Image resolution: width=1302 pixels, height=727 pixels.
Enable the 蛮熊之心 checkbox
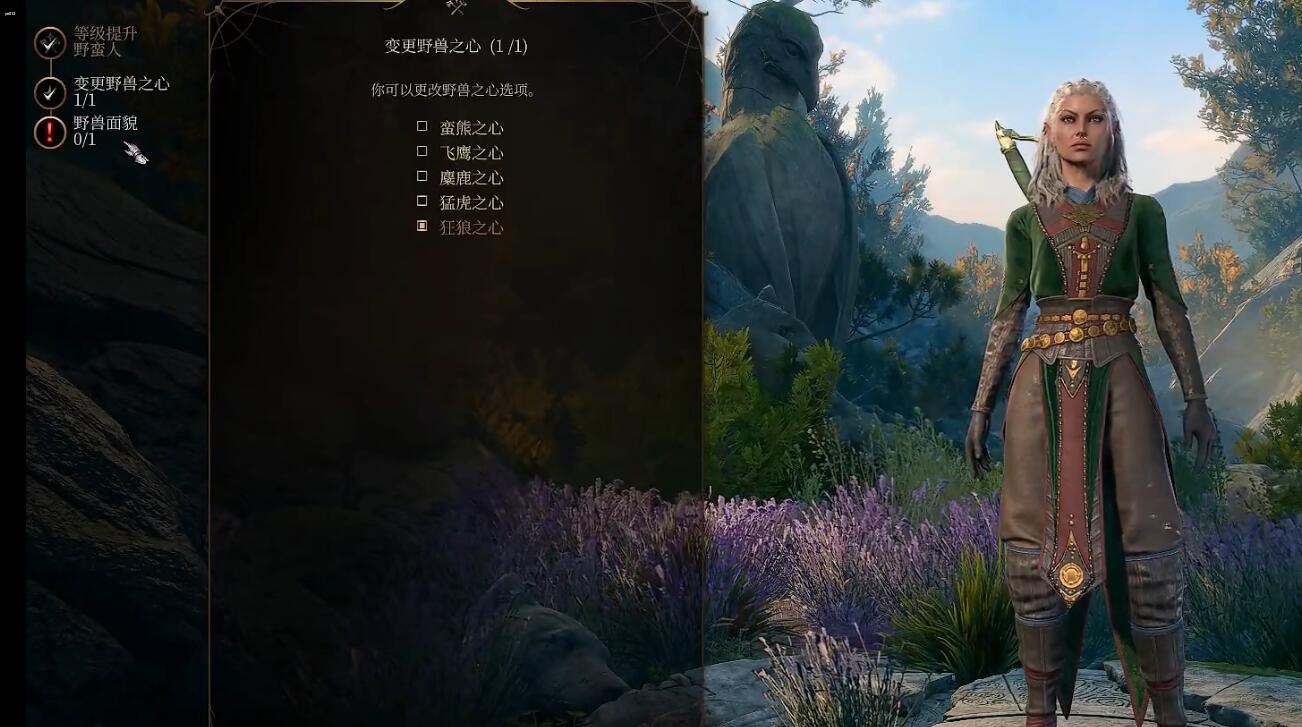pyautogui.click(x=423, y=127)
